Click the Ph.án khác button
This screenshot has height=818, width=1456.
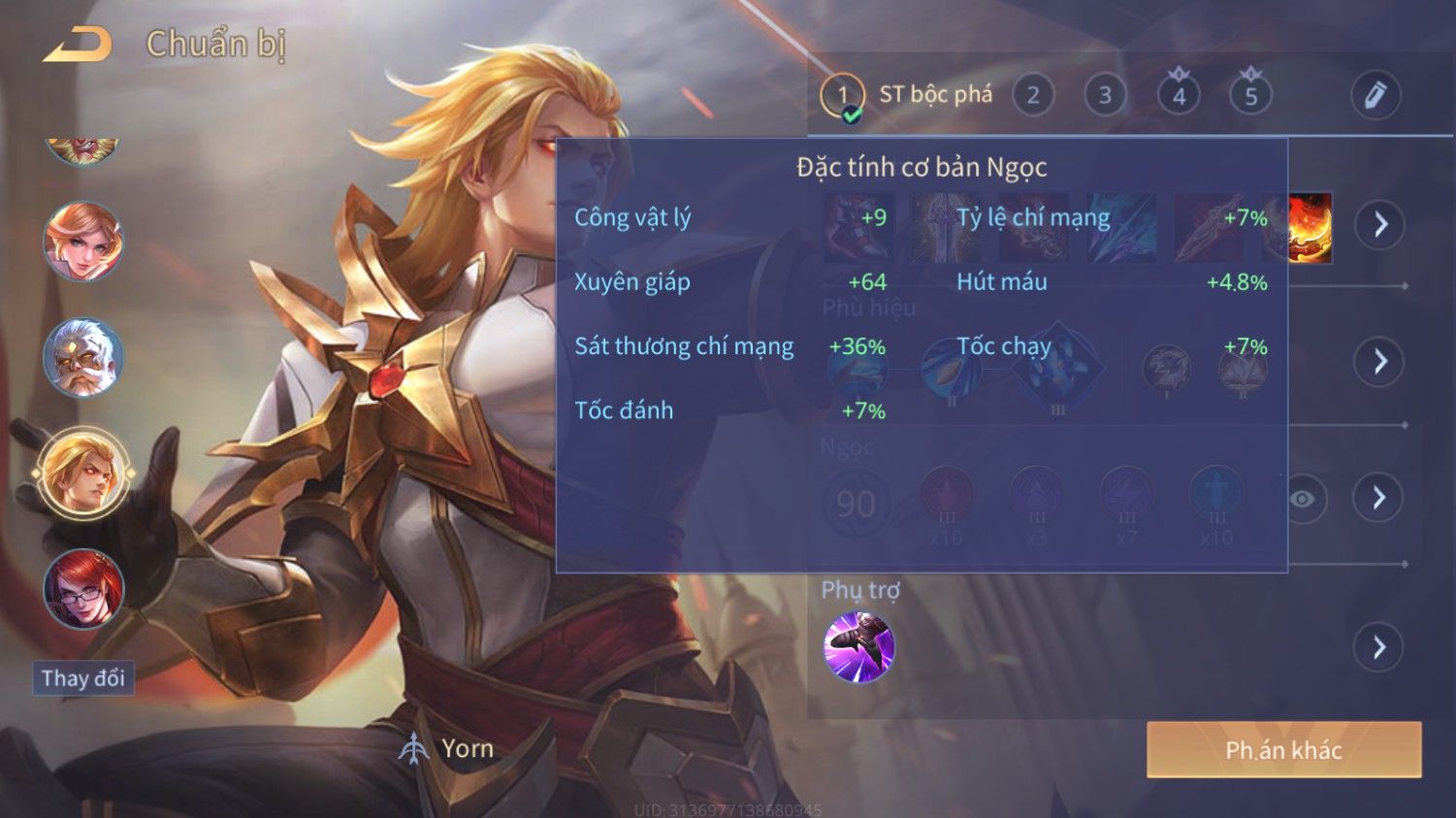pyautogui.click(x=1283, y=749)
